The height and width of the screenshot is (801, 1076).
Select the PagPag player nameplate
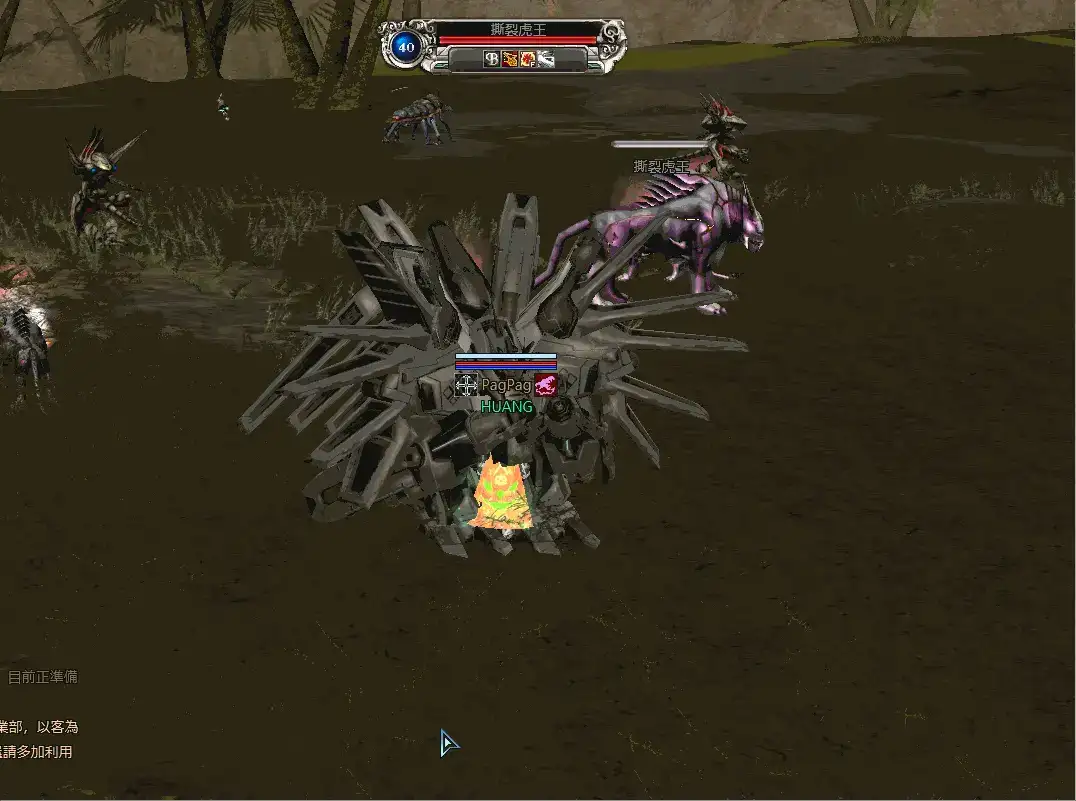click(x=506, y=385)
